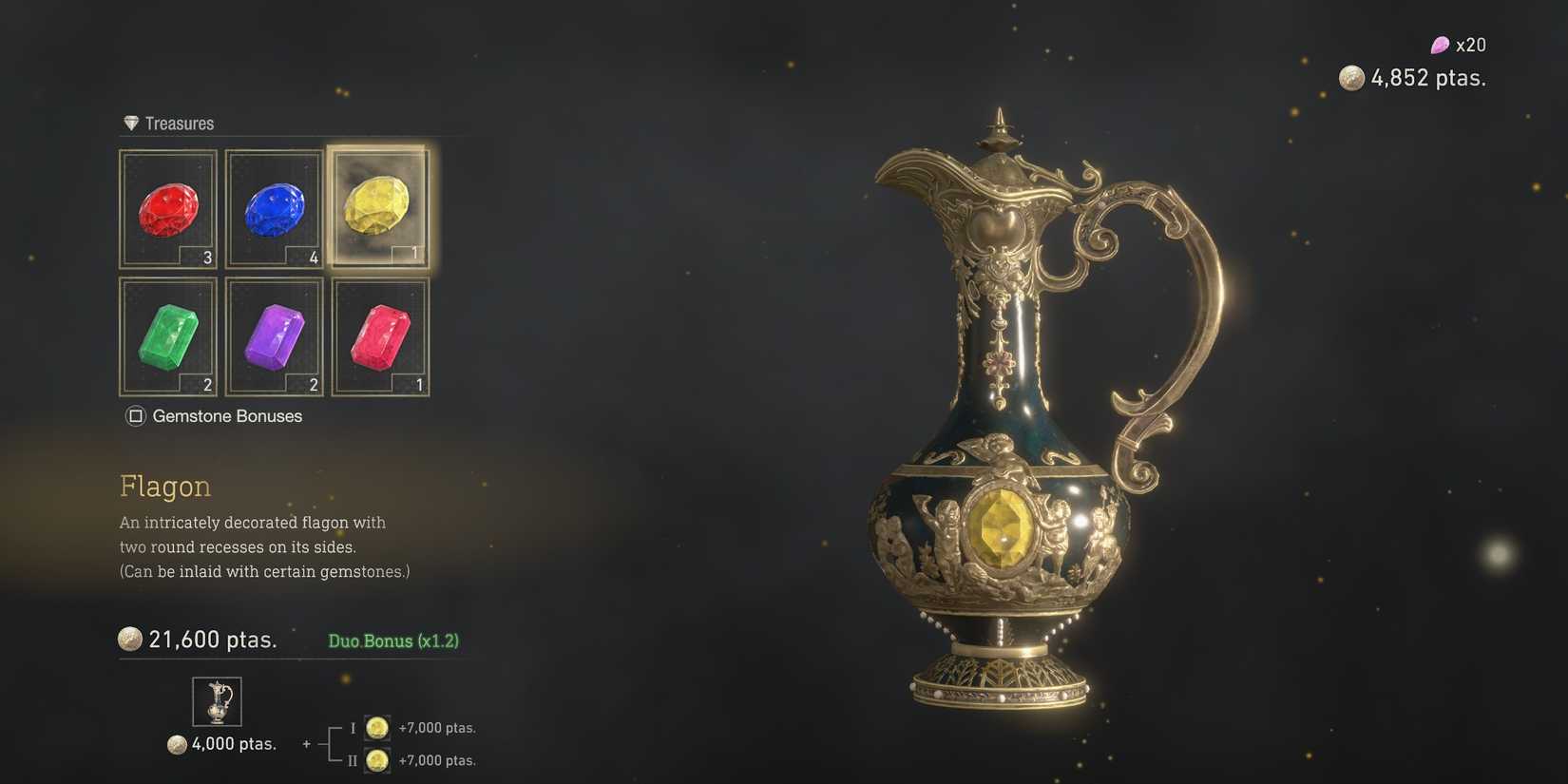Select the red Ruby gemstone
This screenshot has height=784, width=1568.
click(168, 209)
